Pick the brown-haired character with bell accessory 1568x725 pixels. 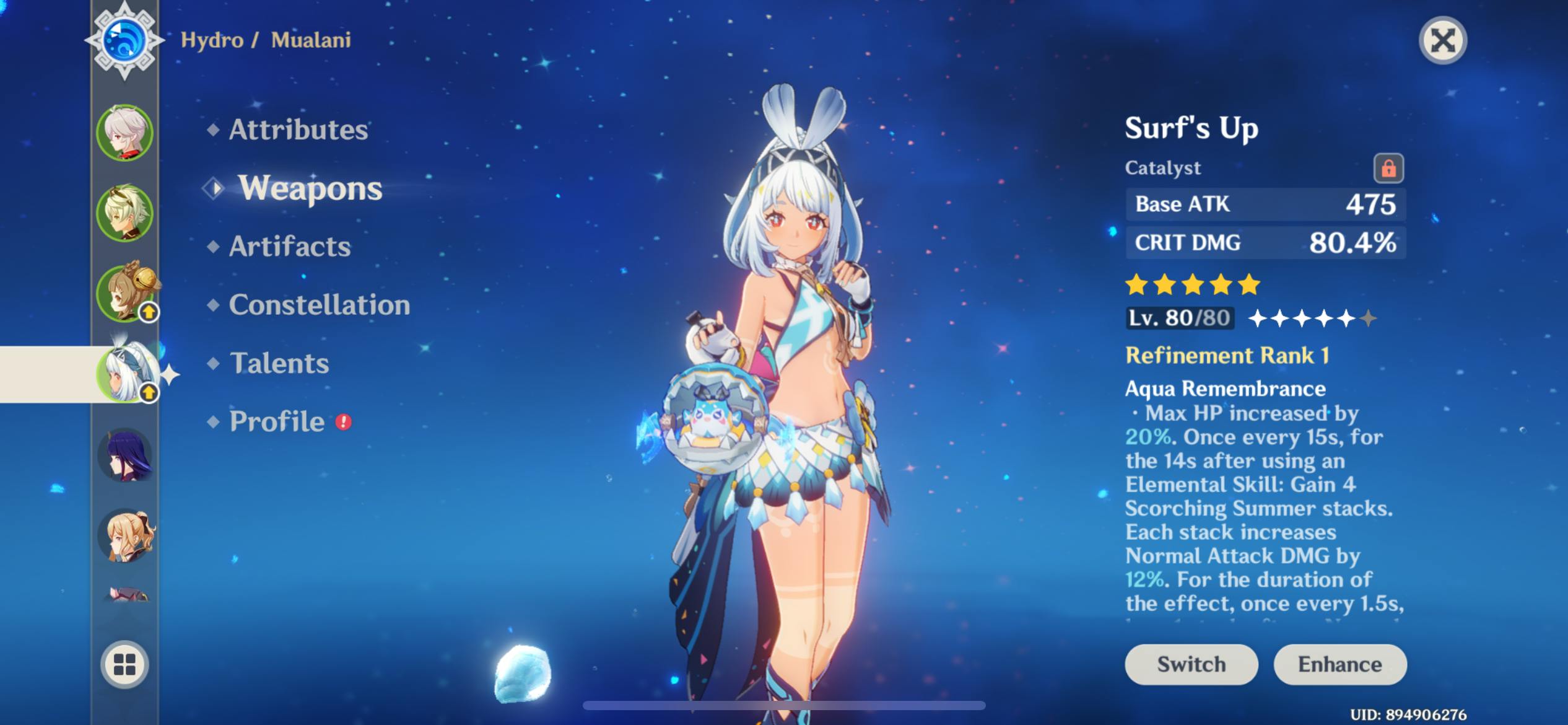pyautogui.click(x=126, y=293)
